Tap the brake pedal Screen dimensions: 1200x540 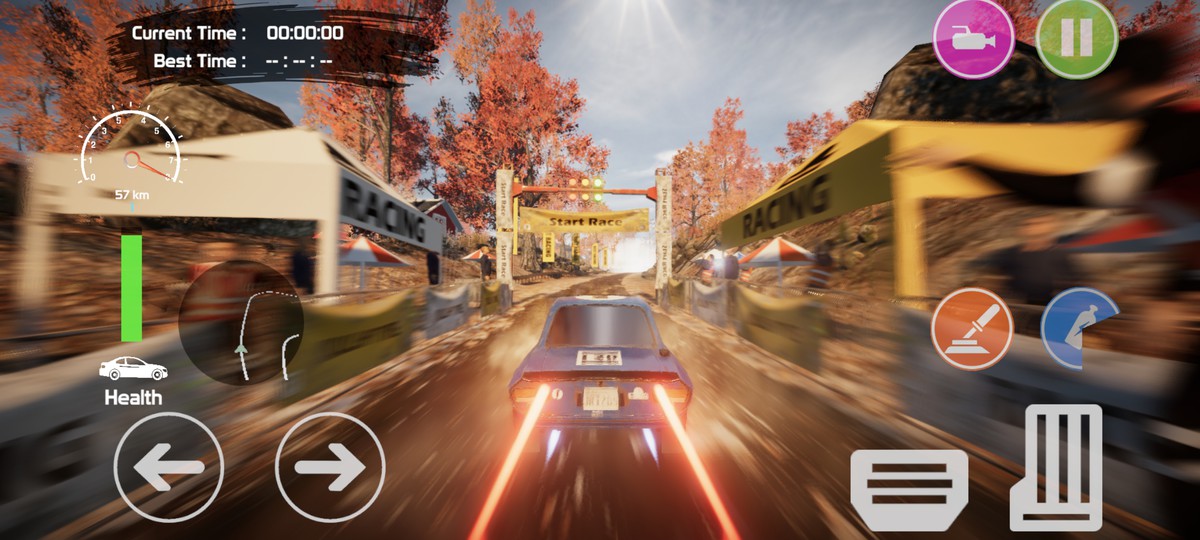[908, 489]
